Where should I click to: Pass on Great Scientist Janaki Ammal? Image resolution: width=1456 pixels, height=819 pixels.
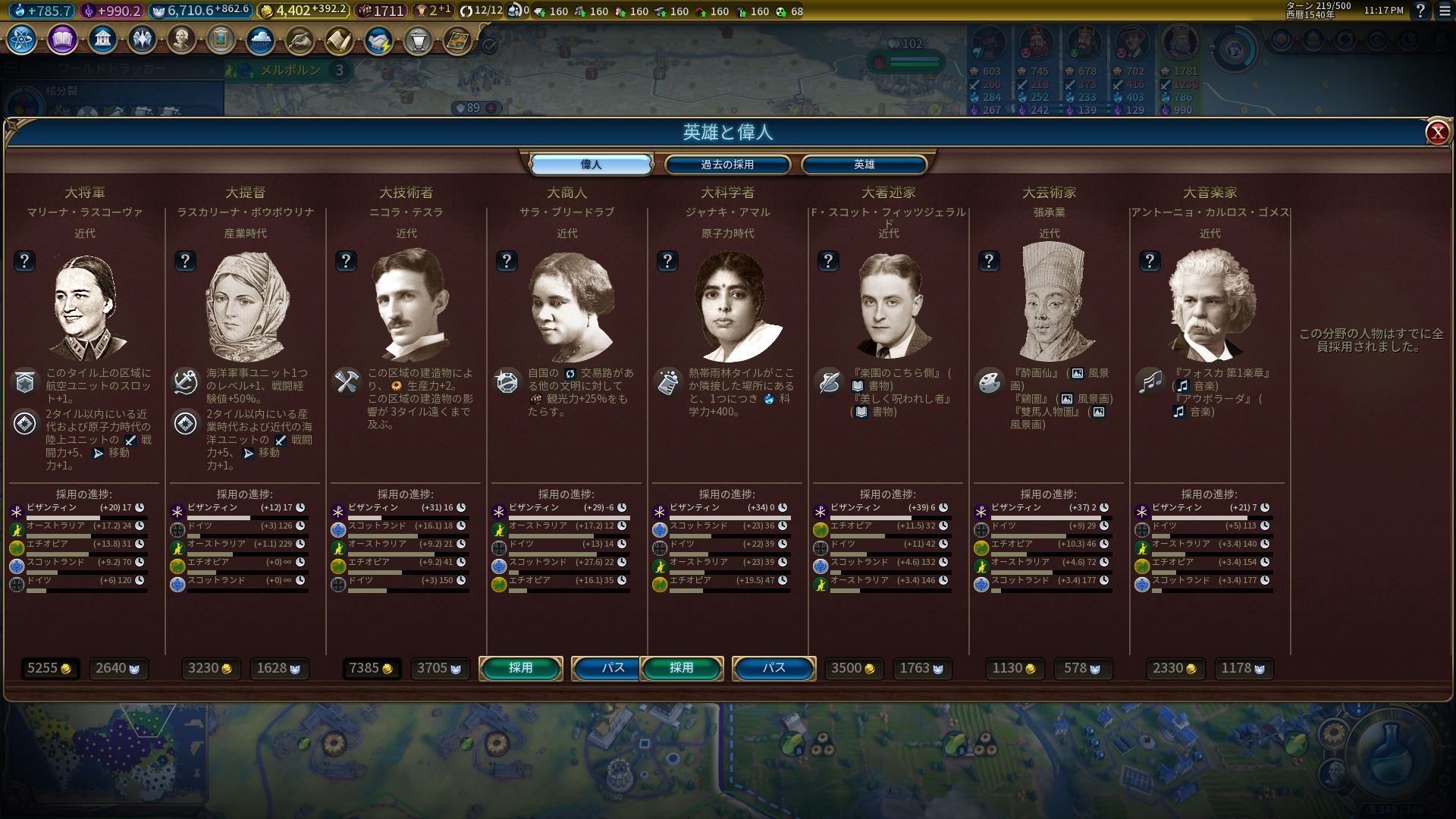(773, 668)
